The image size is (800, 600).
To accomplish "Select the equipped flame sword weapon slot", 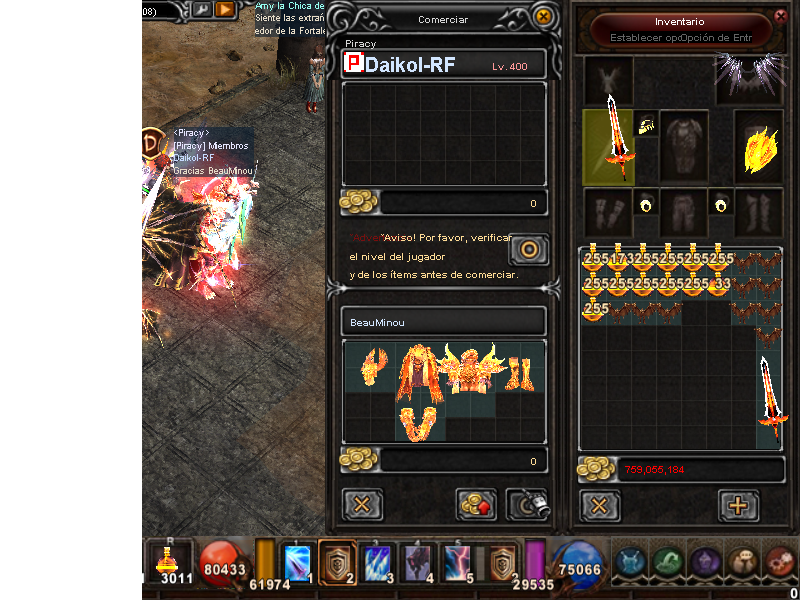I will tap(608, 147).
